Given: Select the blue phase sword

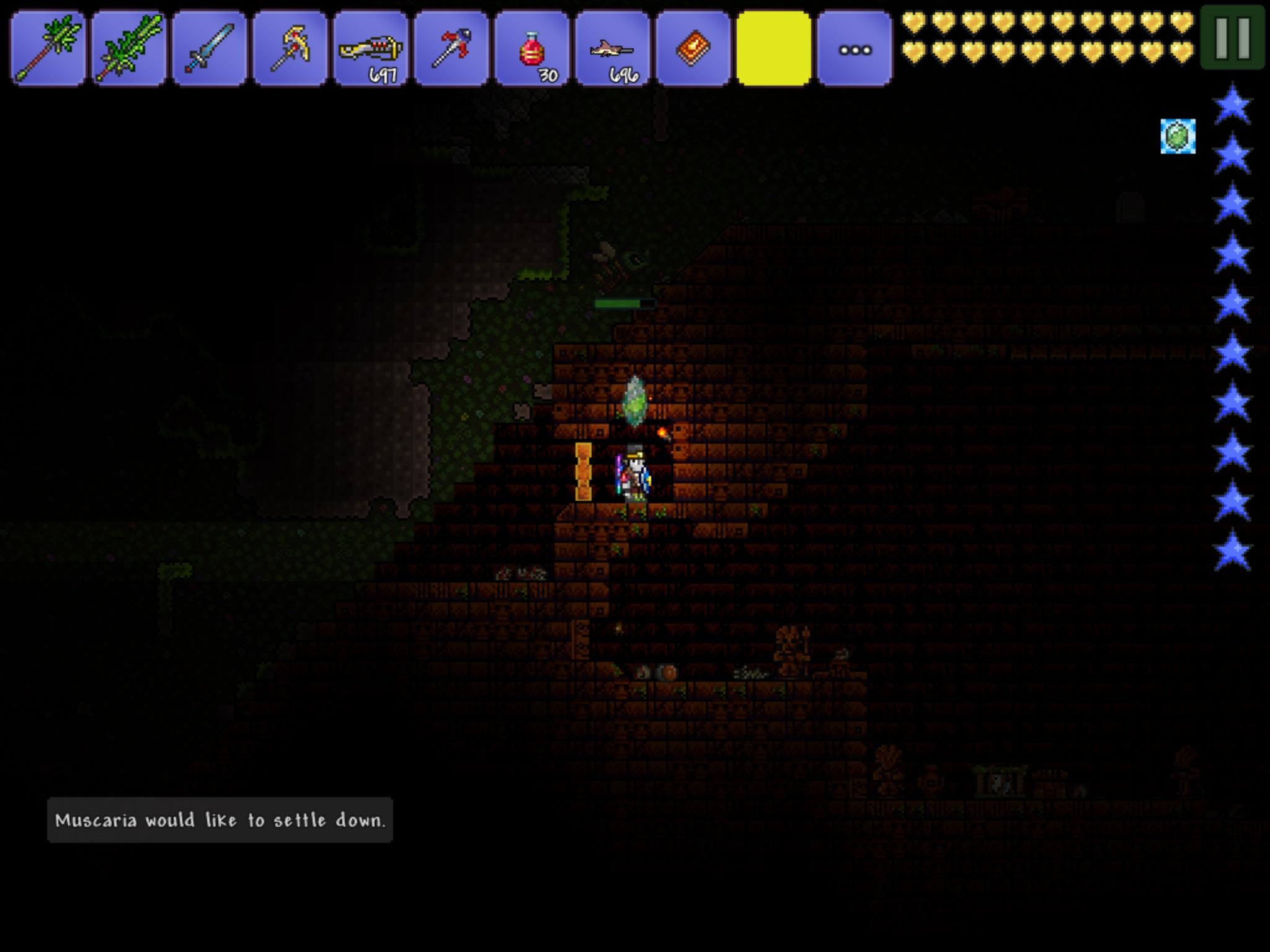Looking at the screenshot, I should click(x=209, y=45).
